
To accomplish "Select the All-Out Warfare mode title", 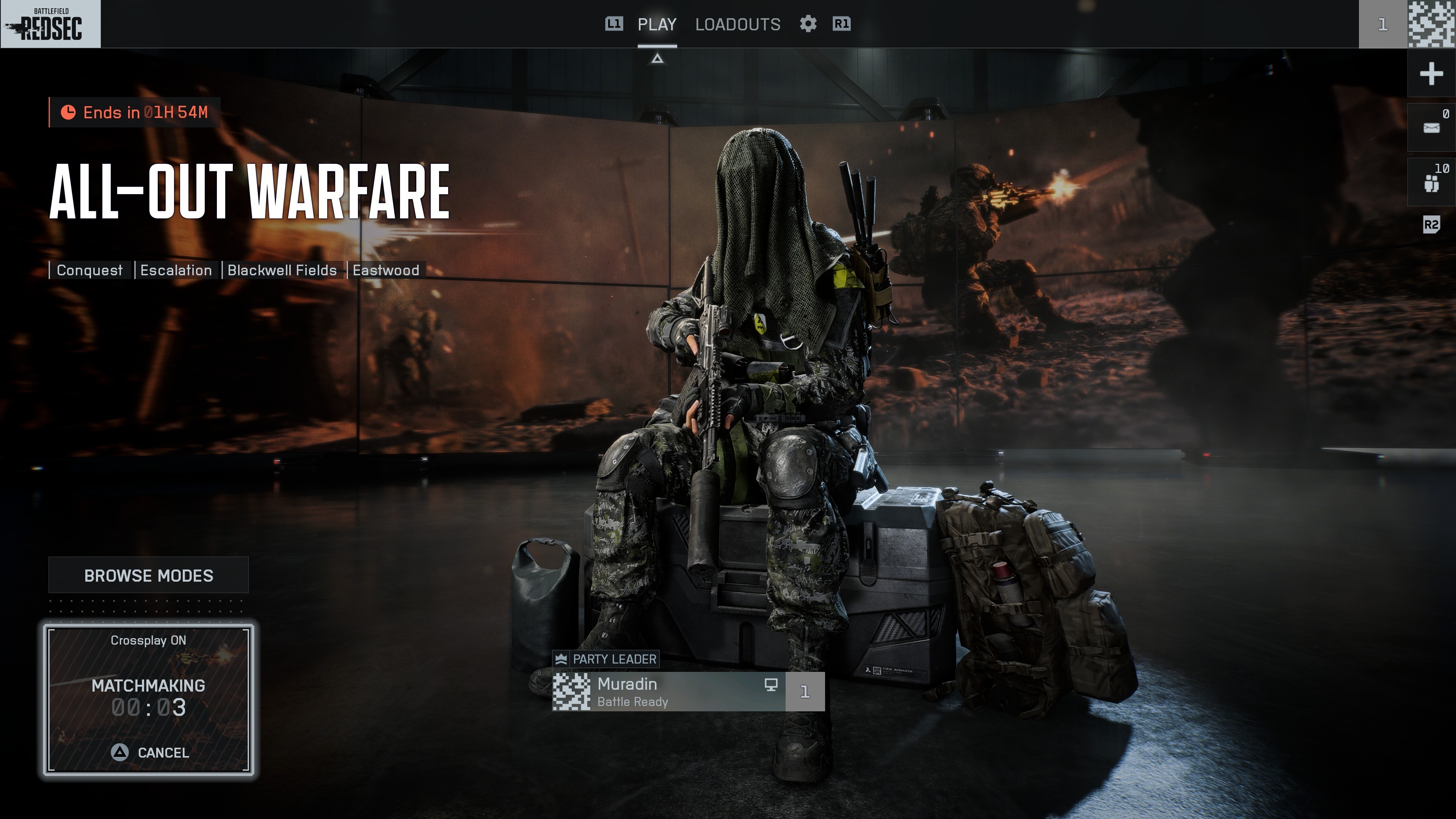I will pyautogui.click(x=249, y=192).
